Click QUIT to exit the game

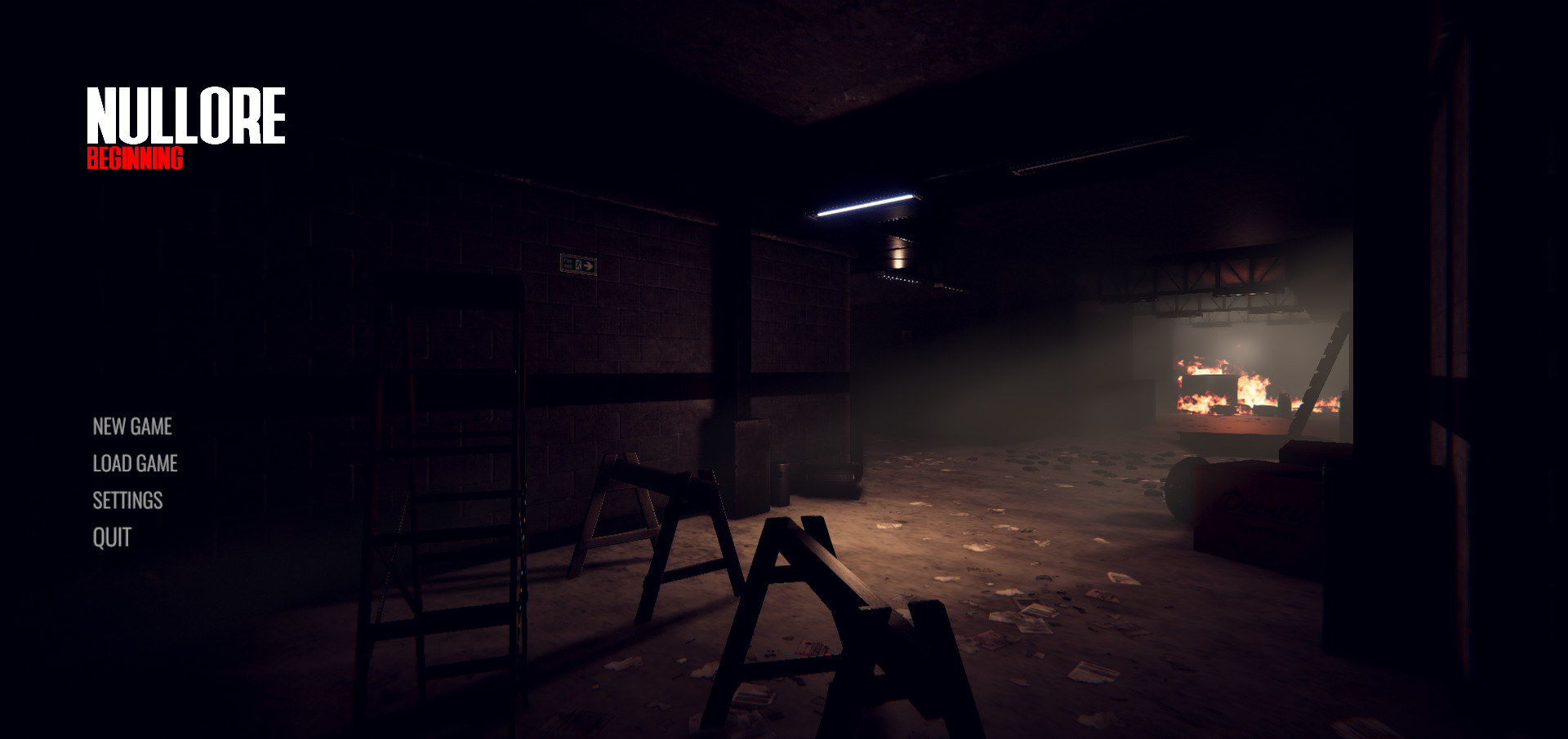pos(111,537)
